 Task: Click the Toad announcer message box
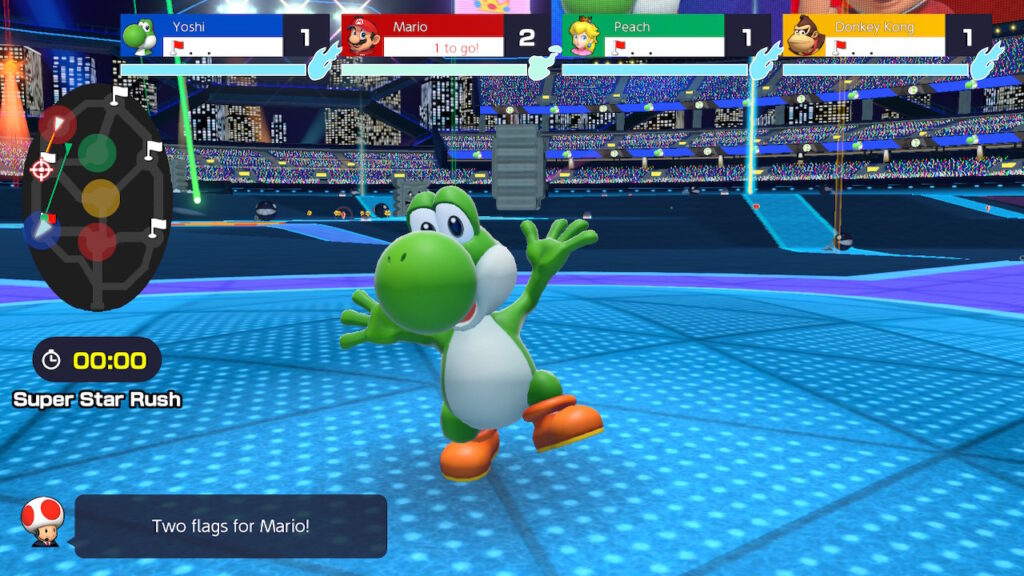pyautogui.click(x=231, y=526)
